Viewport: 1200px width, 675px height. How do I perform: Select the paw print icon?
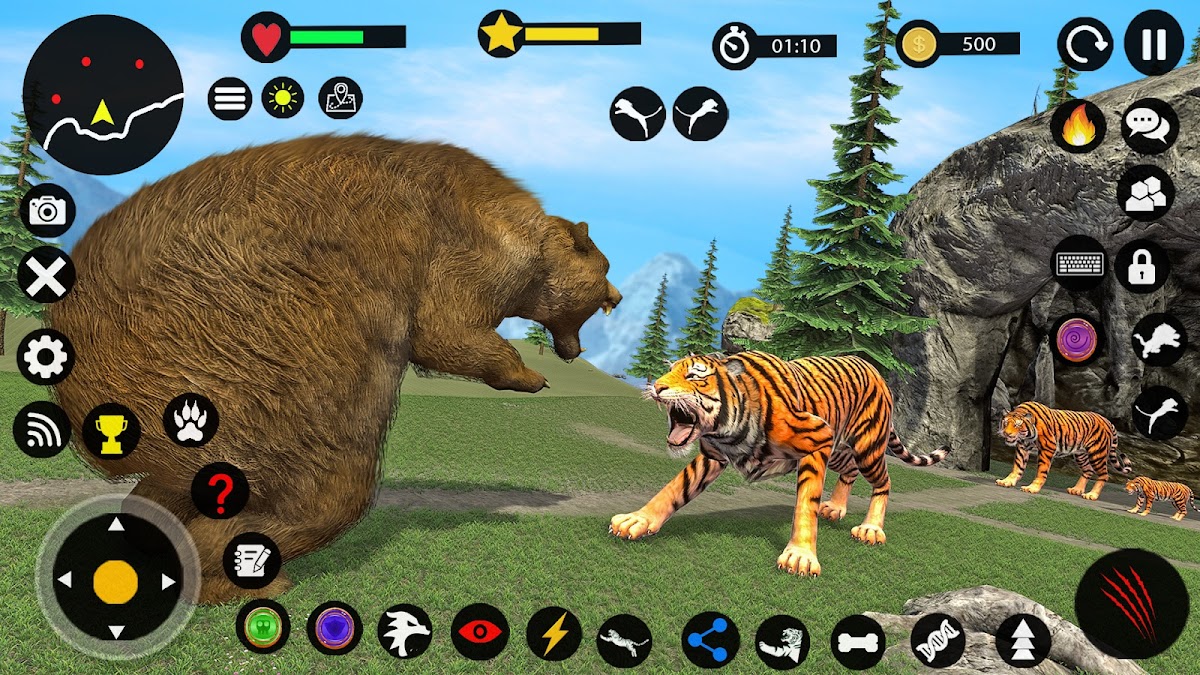(x=191, y=420)
